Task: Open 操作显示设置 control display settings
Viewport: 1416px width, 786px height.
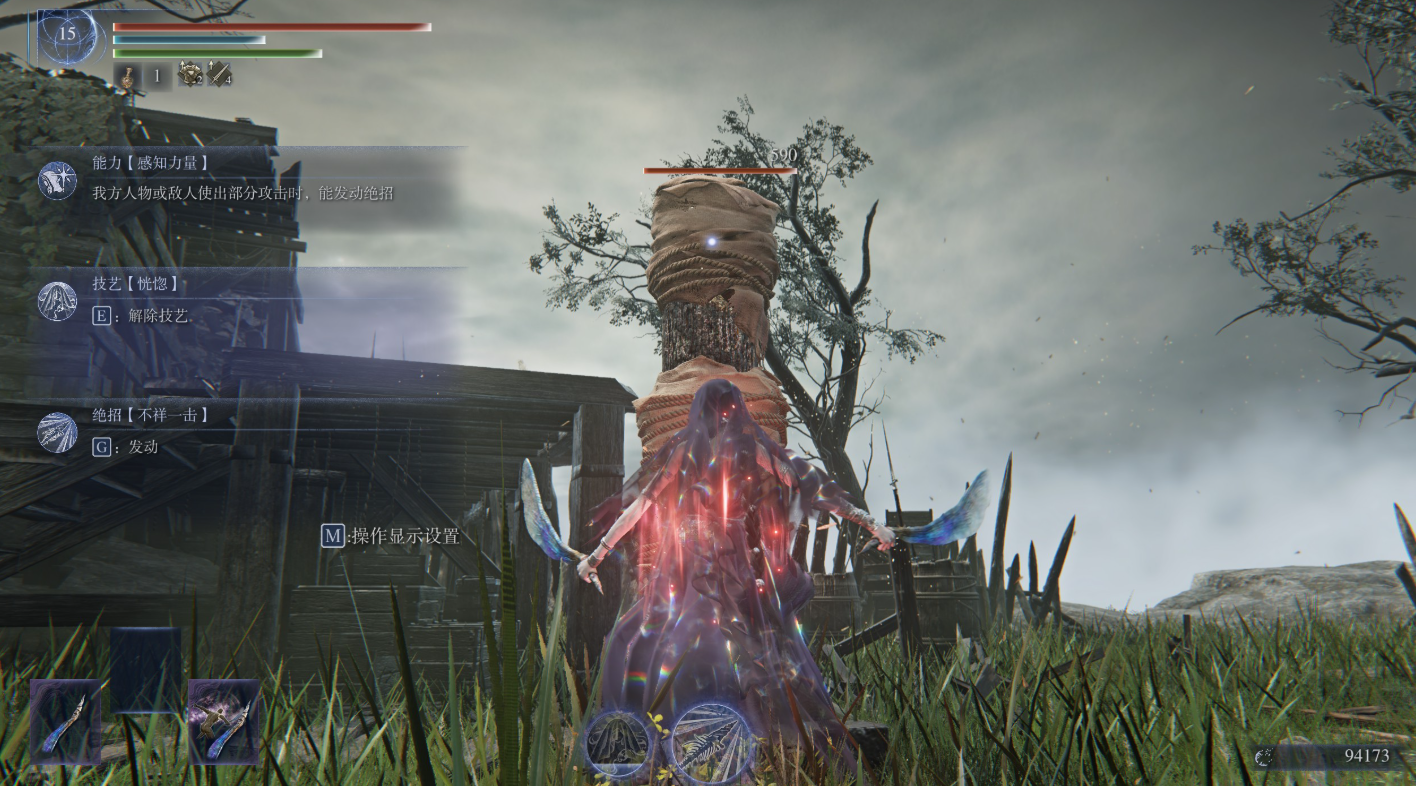Action: tap(391, 536)
